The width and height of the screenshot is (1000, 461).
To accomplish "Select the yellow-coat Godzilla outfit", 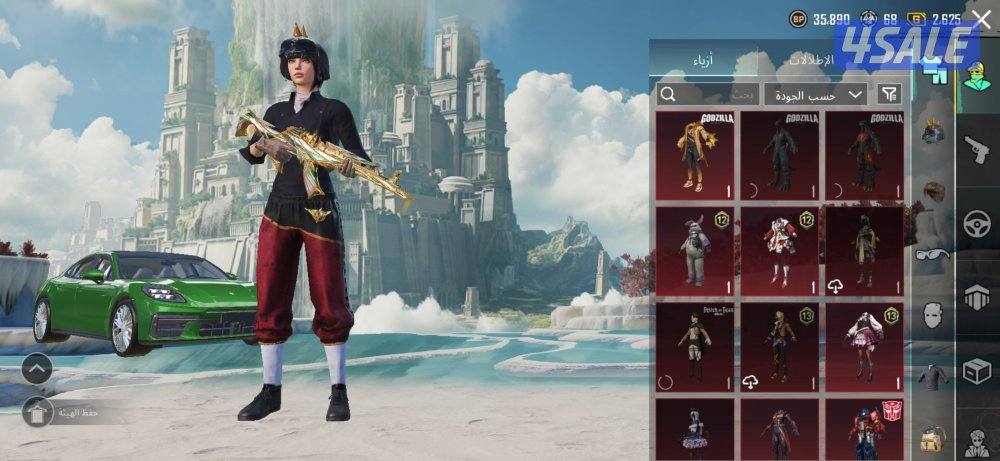I will click(694, 154).
